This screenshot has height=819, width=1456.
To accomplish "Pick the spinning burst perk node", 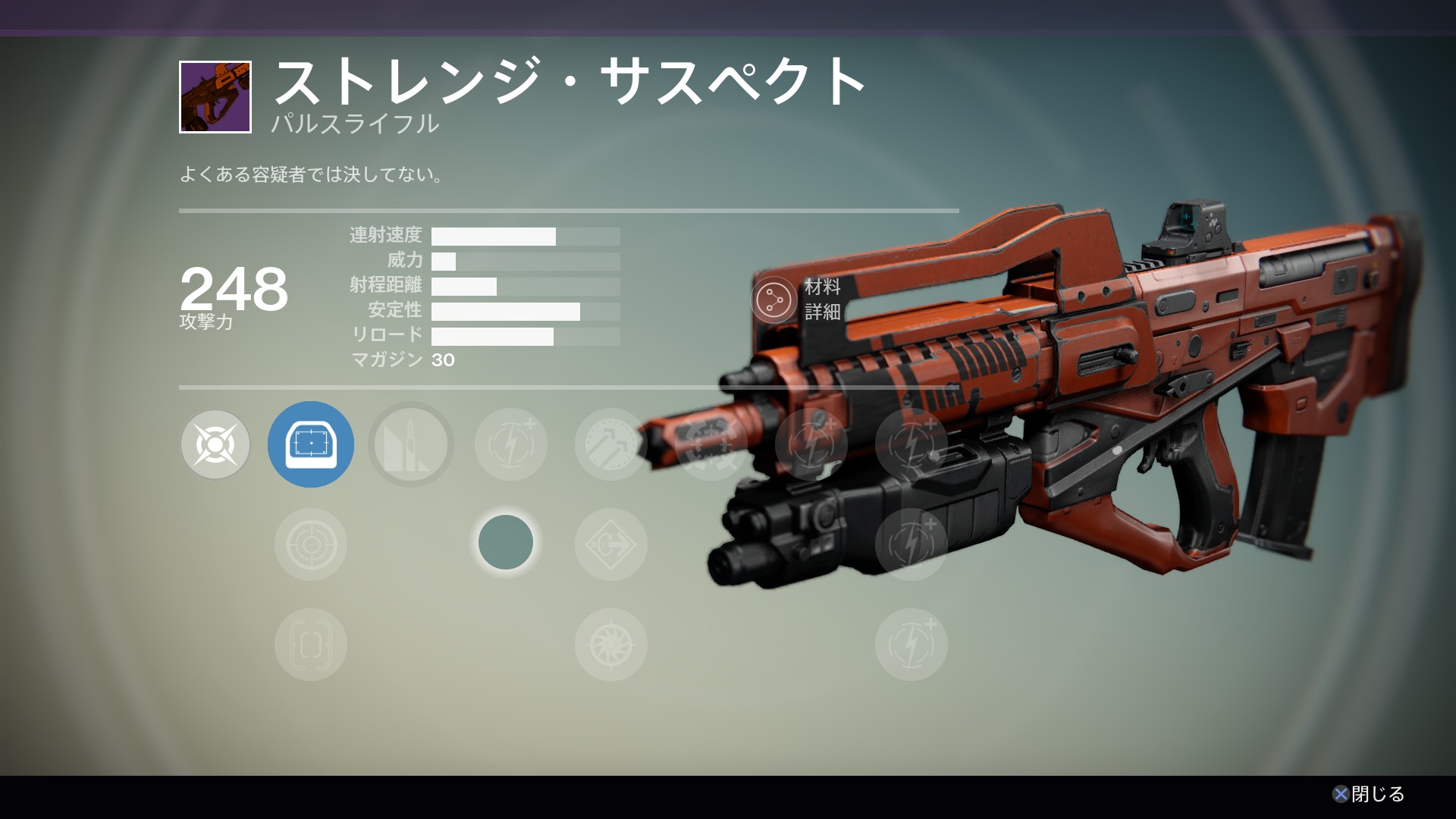I will pos(610,645).
